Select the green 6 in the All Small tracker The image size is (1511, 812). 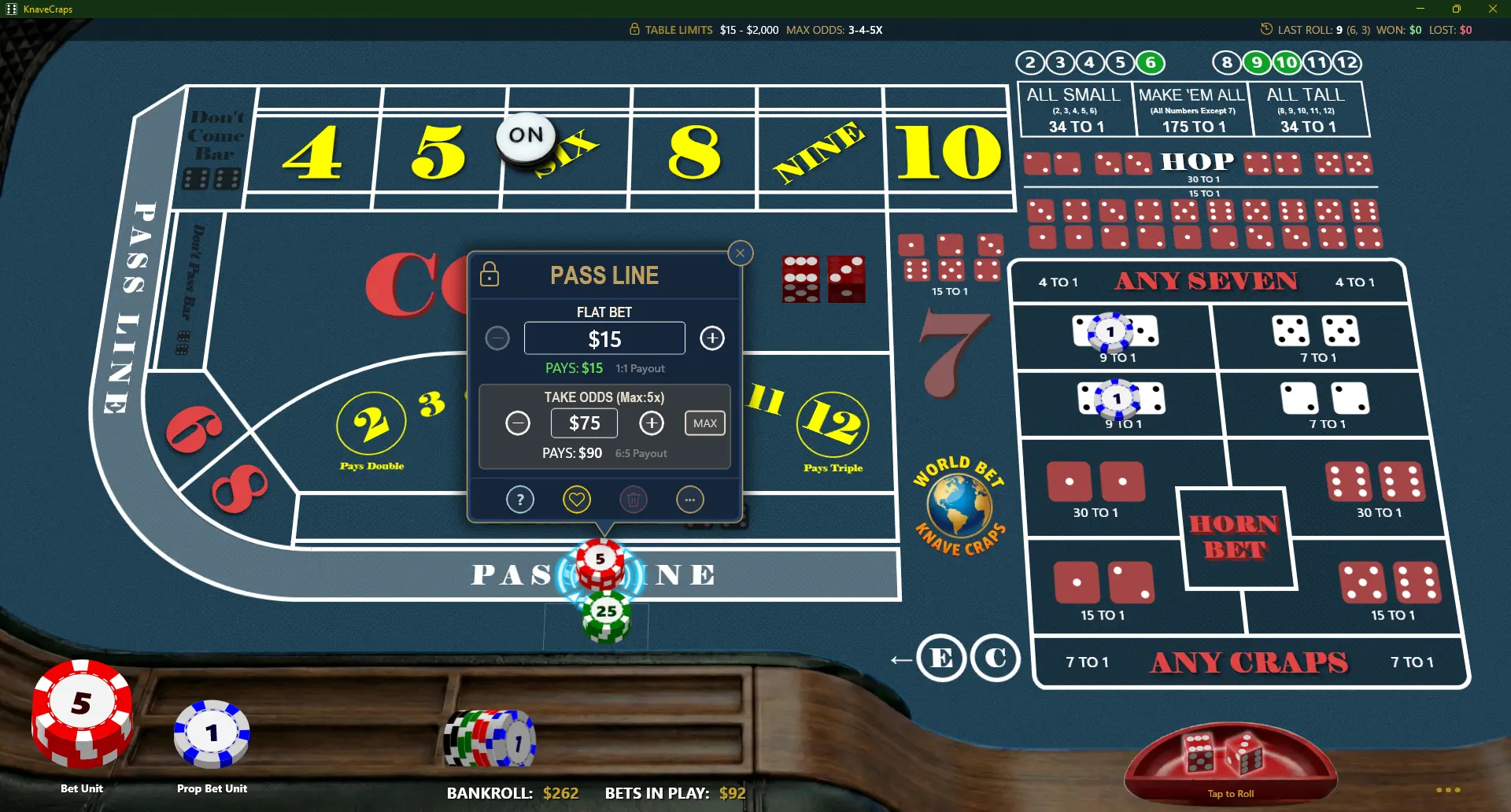coord(1151,63)
